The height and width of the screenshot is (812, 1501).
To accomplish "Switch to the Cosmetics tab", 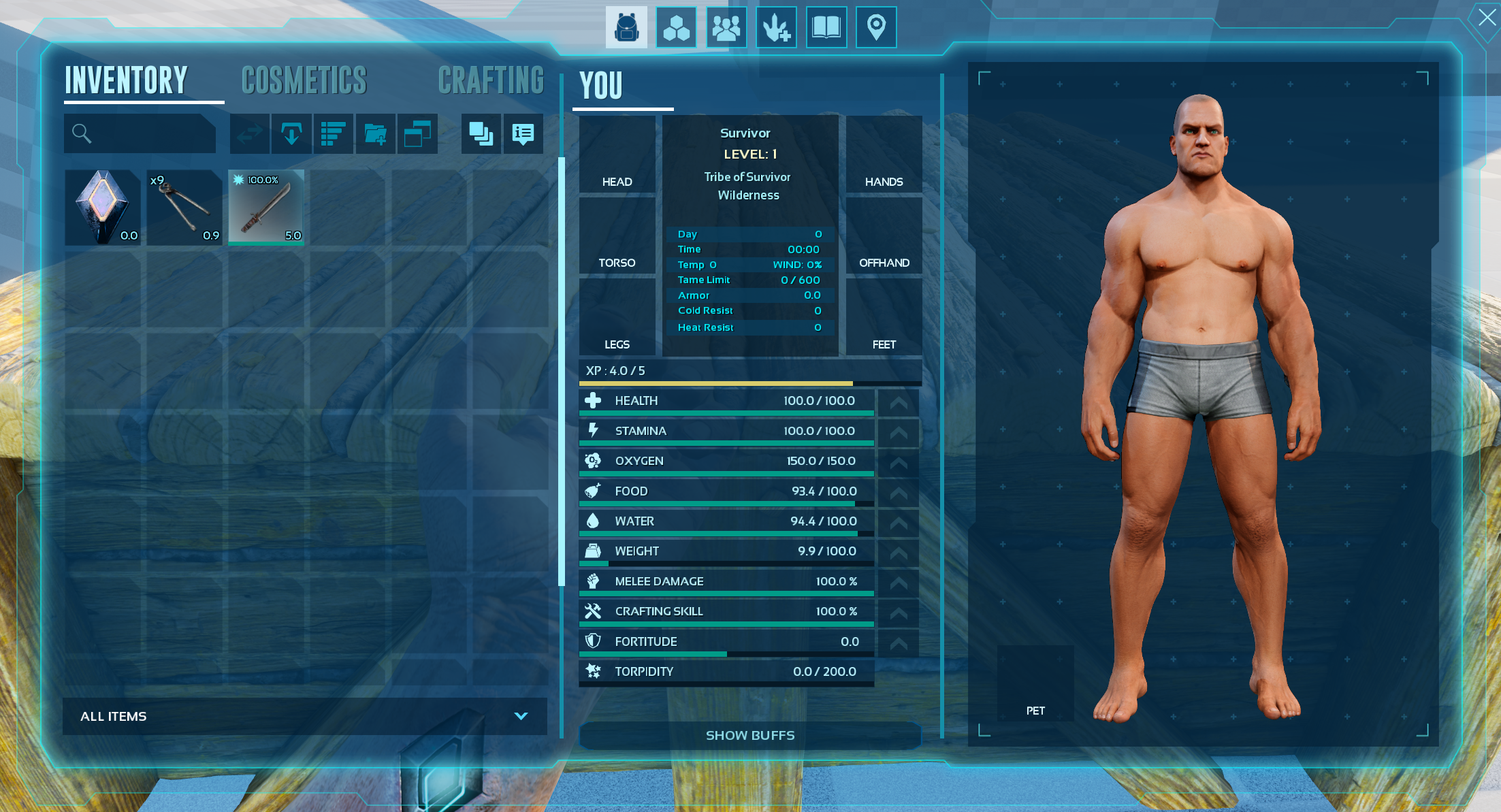I will pyautogui.click(x=304, y=80).
